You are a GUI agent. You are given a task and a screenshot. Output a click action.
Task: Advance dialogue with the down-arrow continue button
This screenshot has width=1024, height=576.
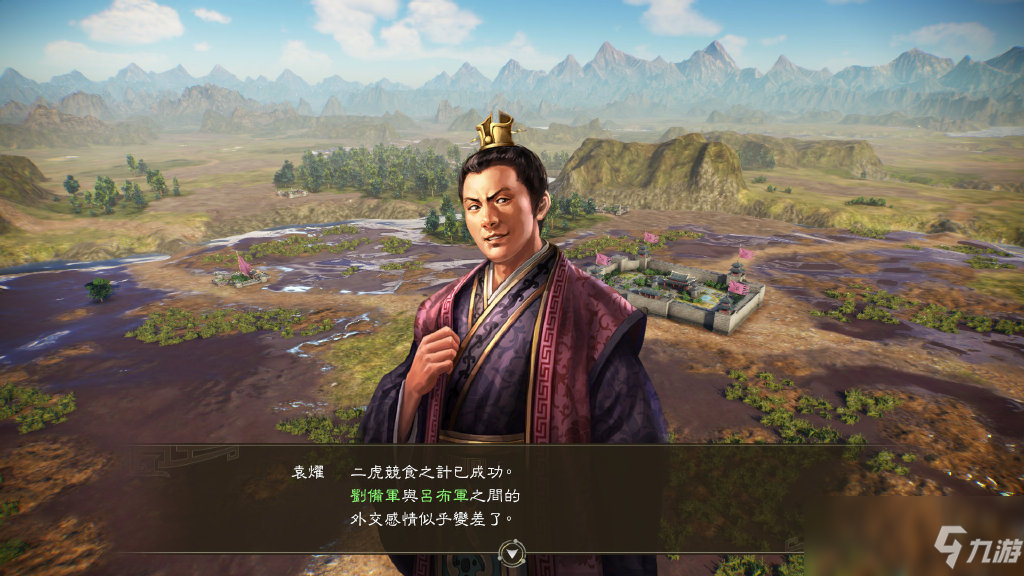click(x=513, y=551)
